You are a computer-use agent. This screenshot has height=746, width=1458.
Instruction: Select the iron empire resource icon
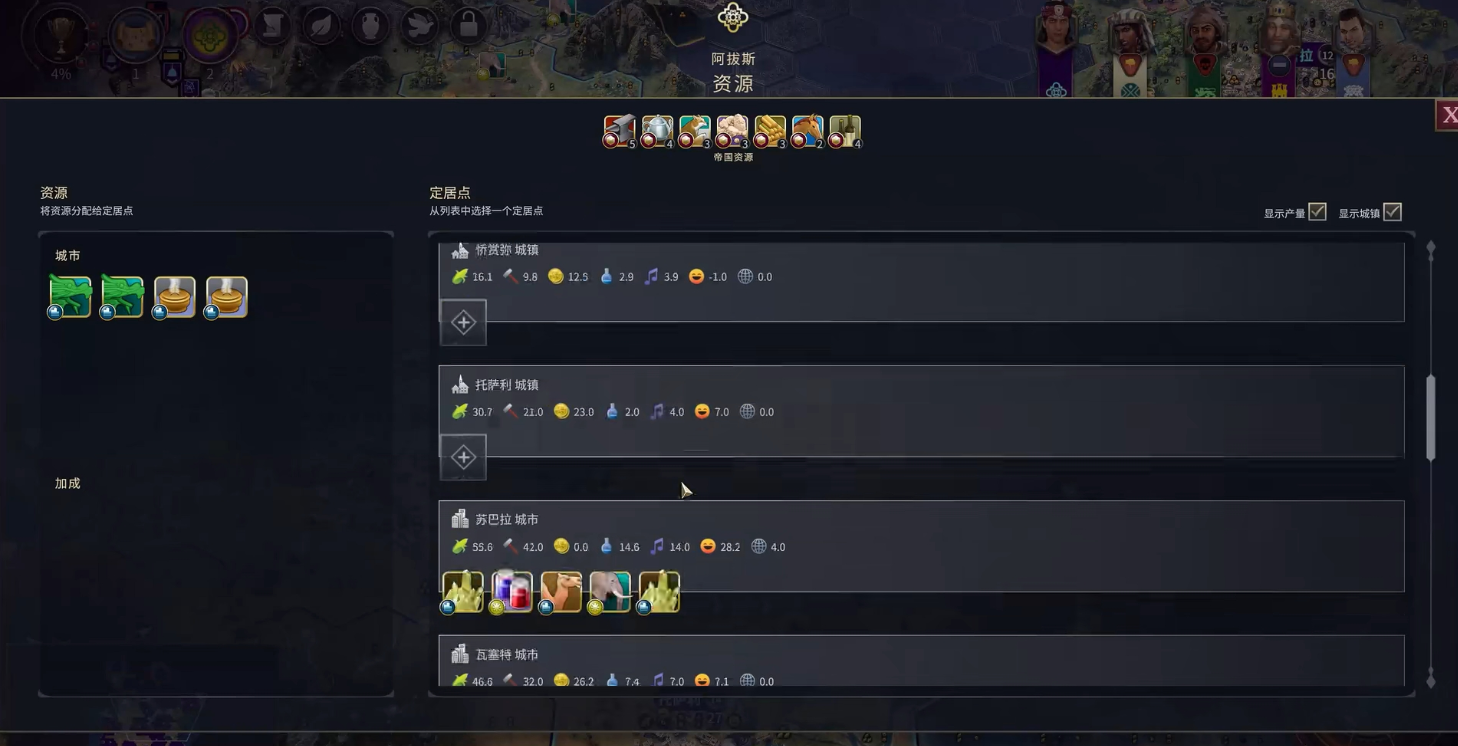(x=619, y=131)
